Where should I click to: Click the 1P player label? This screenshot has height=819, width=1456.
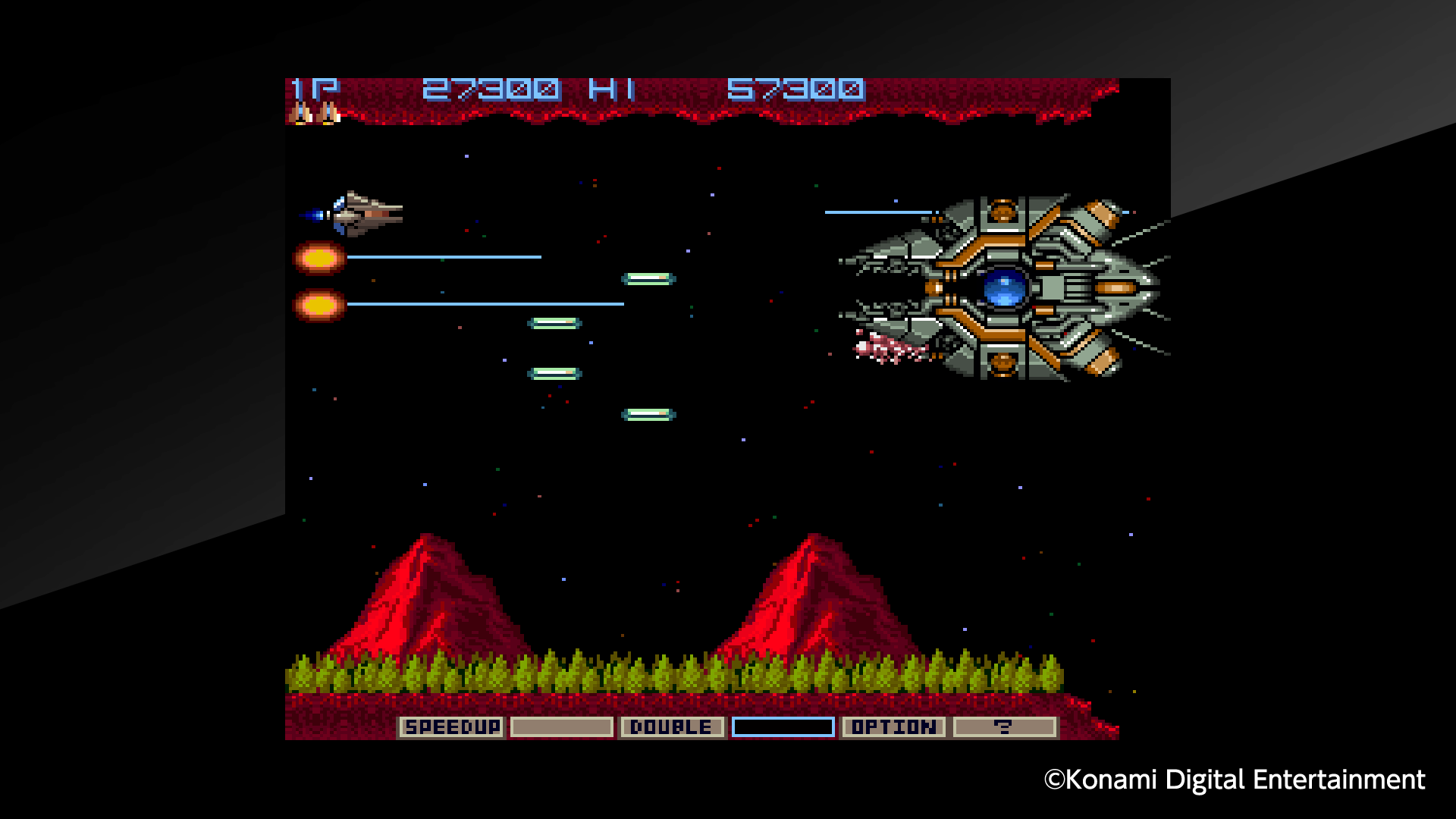click(x=309, y=88)
